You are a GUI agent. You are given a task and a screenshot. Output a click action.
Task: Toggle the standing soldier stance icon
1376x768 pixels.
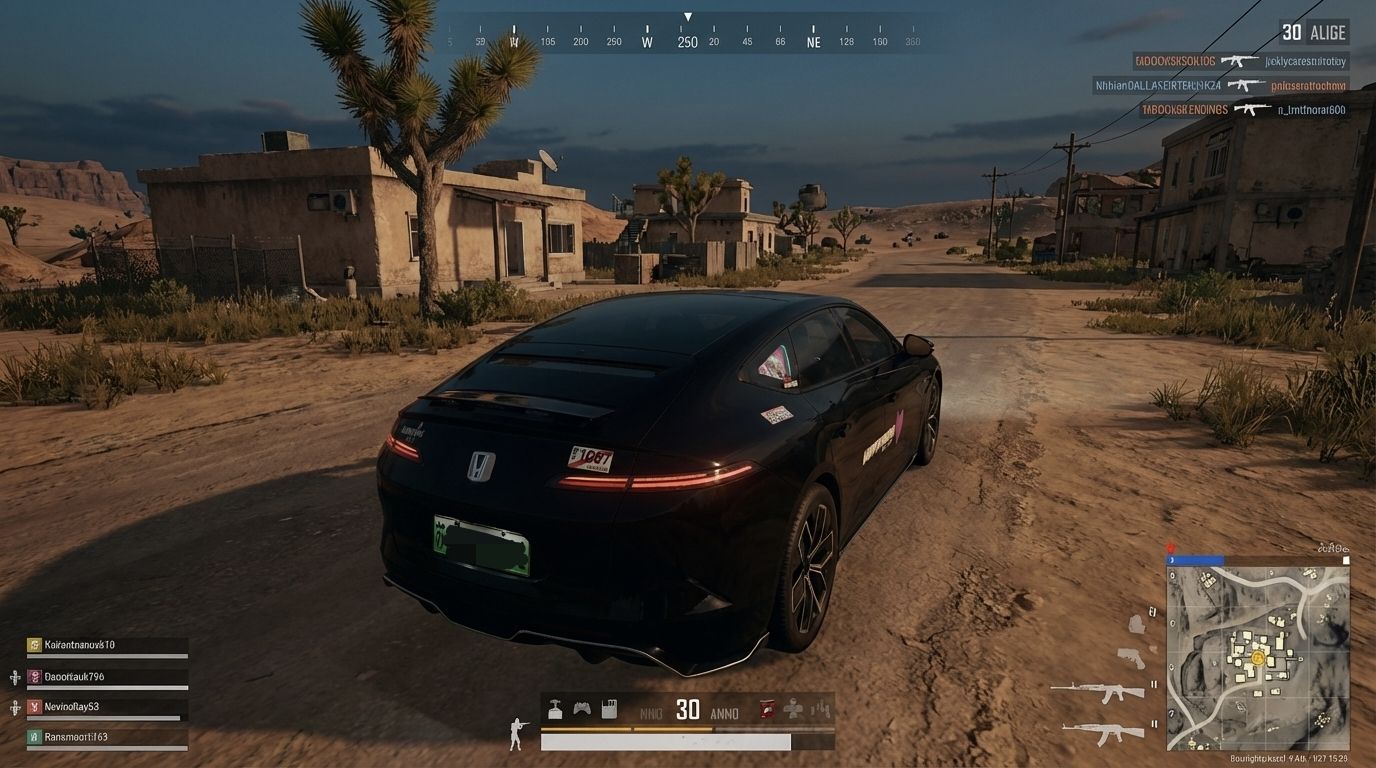tap(517, 733)
